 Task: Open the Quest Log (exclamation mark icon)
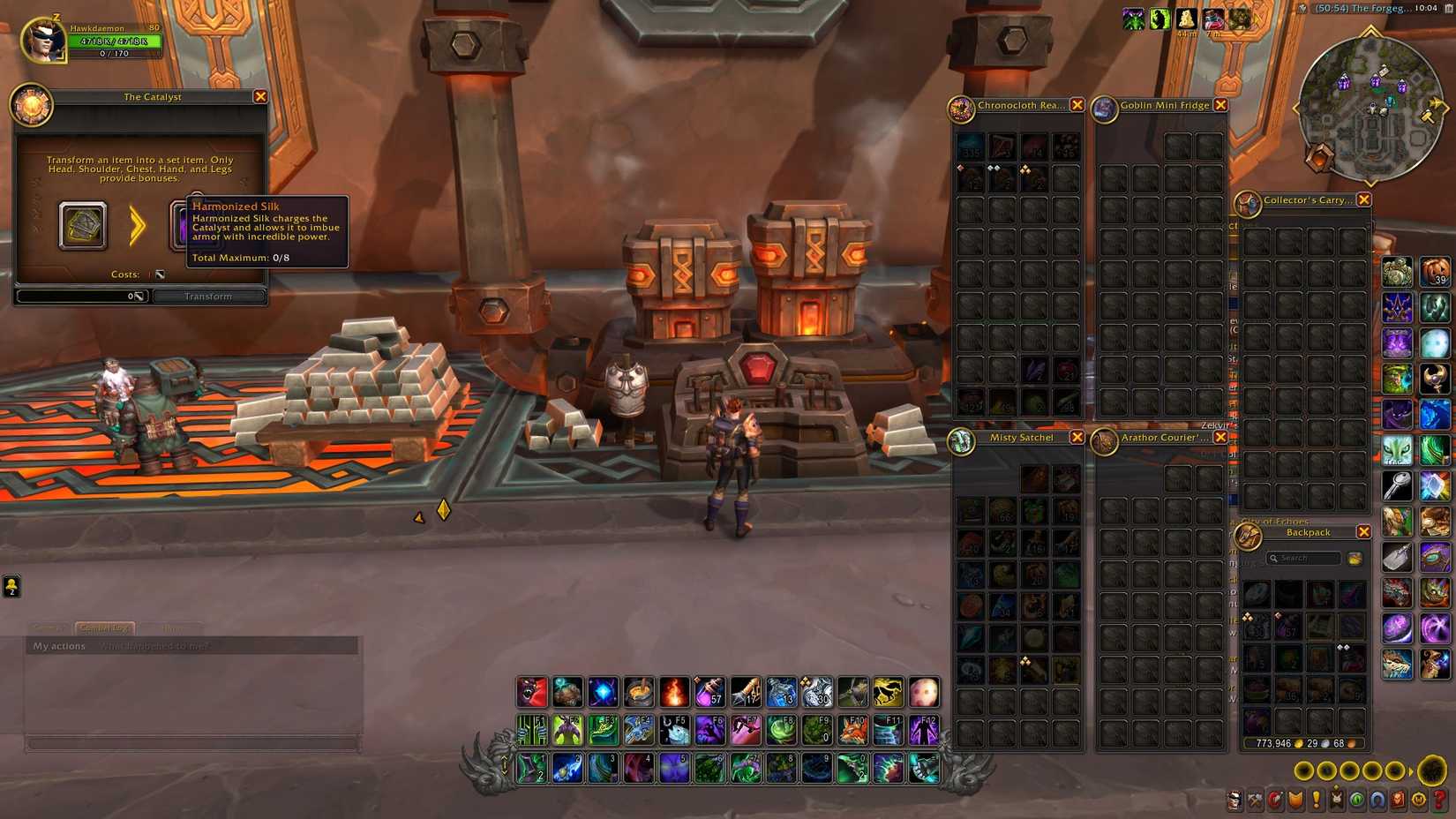[x=1317, y=800]
